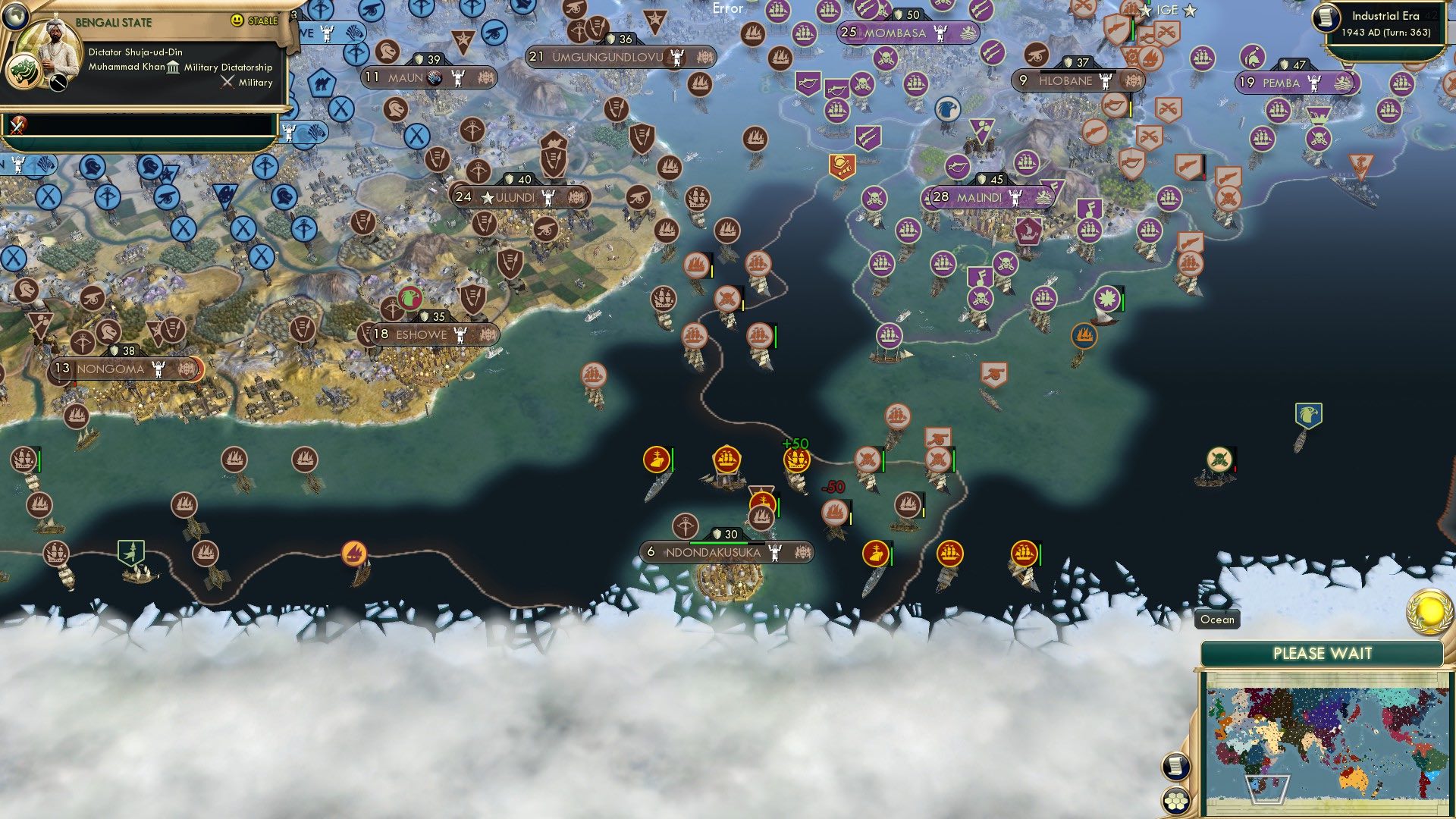Click the Military Dictatorship building icon
1456x819 pixels.
pyautogui.click(x=174, y=67)
